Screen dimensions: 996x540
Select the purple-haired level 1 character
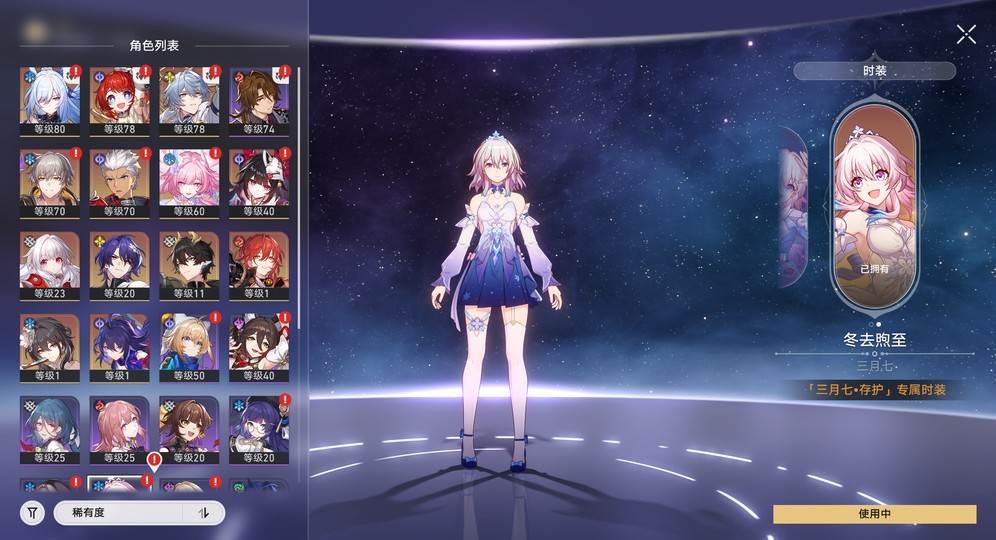[119, 348]
